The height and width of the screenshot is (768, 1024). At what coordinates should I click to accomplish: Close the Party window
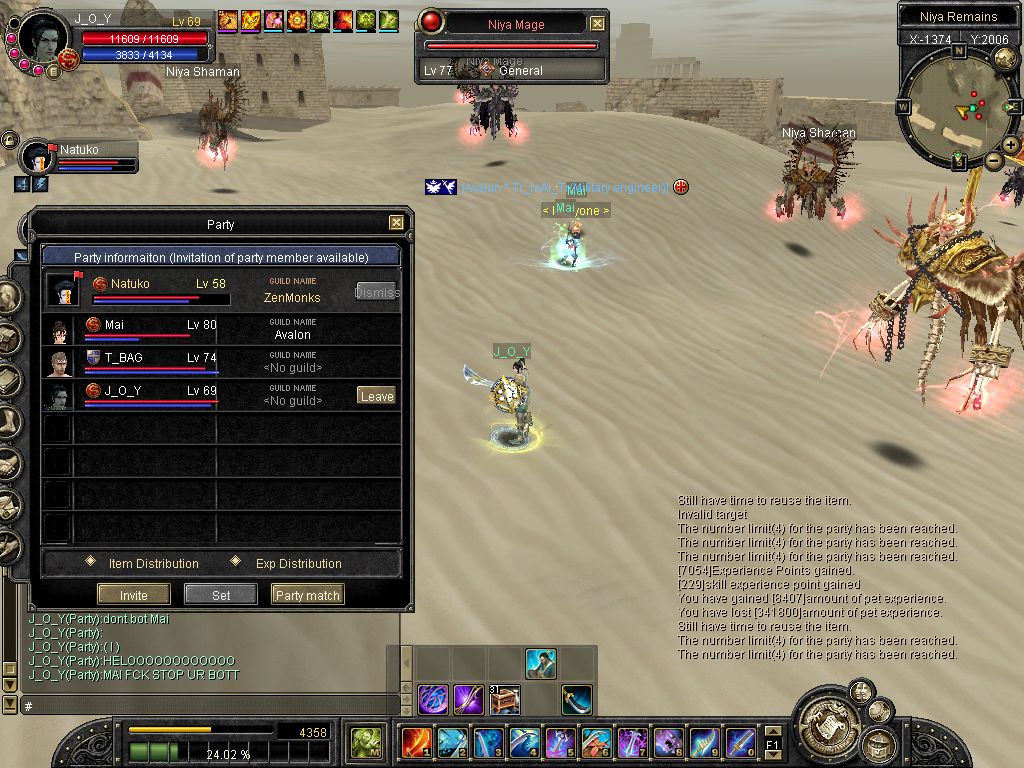pos(396,223)
